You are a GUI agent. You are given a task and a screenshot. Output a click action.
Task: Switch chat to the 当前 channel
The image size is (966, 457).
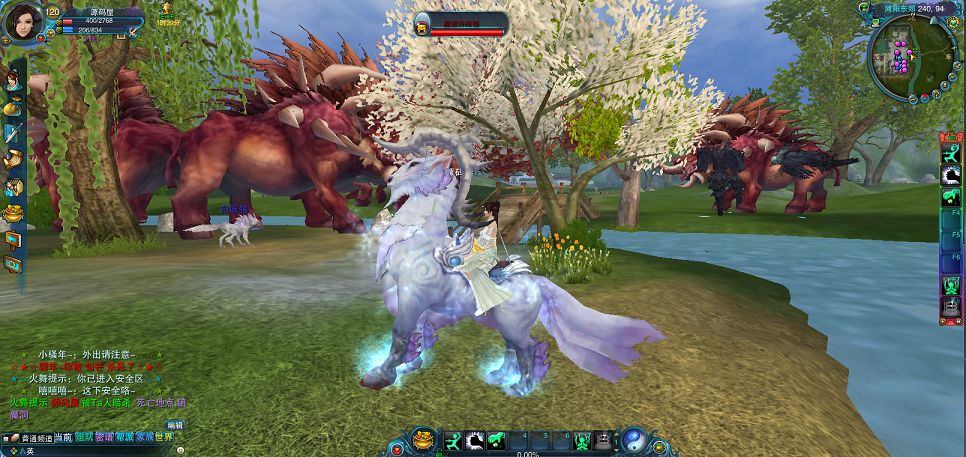pyautogui.click(x=63, y=438)
